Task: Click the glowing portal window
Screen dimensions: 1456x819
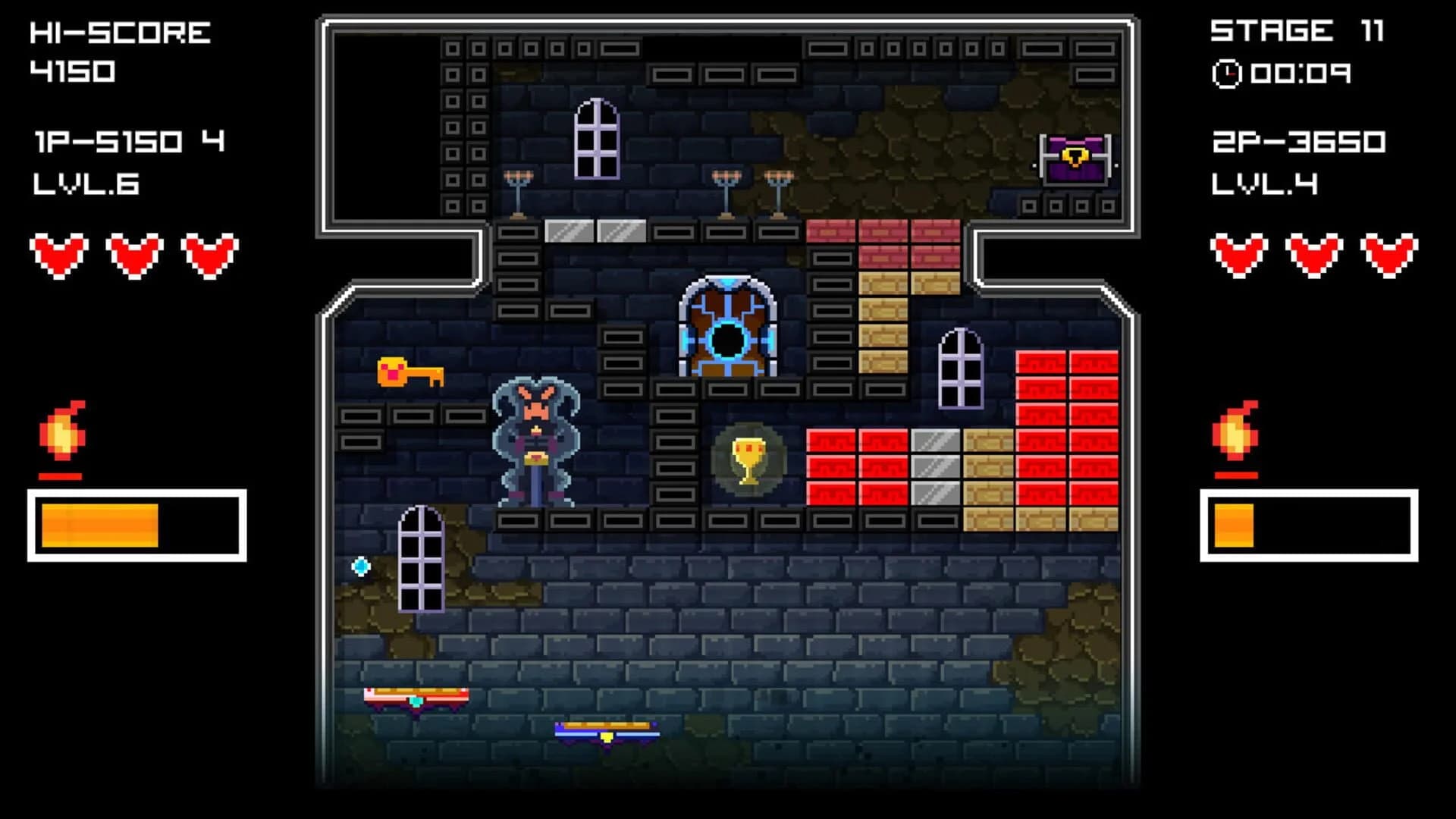Action: 726,328
